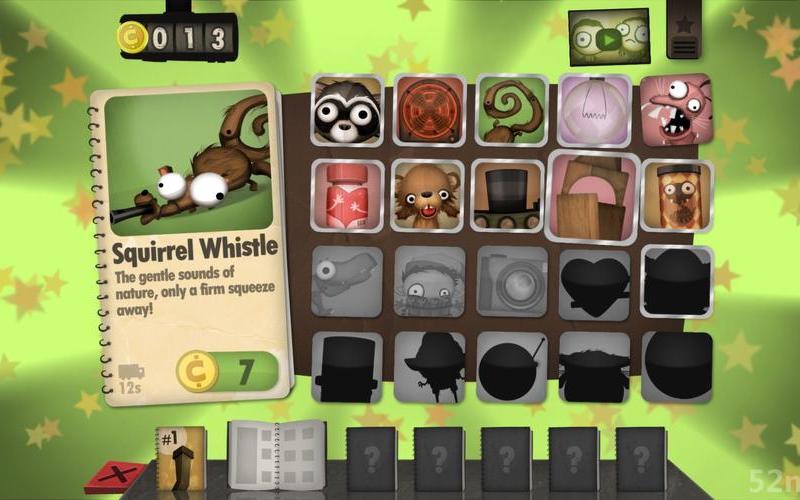Screen dimensions: 800x500
Task: Buy the Squirrel Whistle for 7 coins
Action: click(228, 370)
